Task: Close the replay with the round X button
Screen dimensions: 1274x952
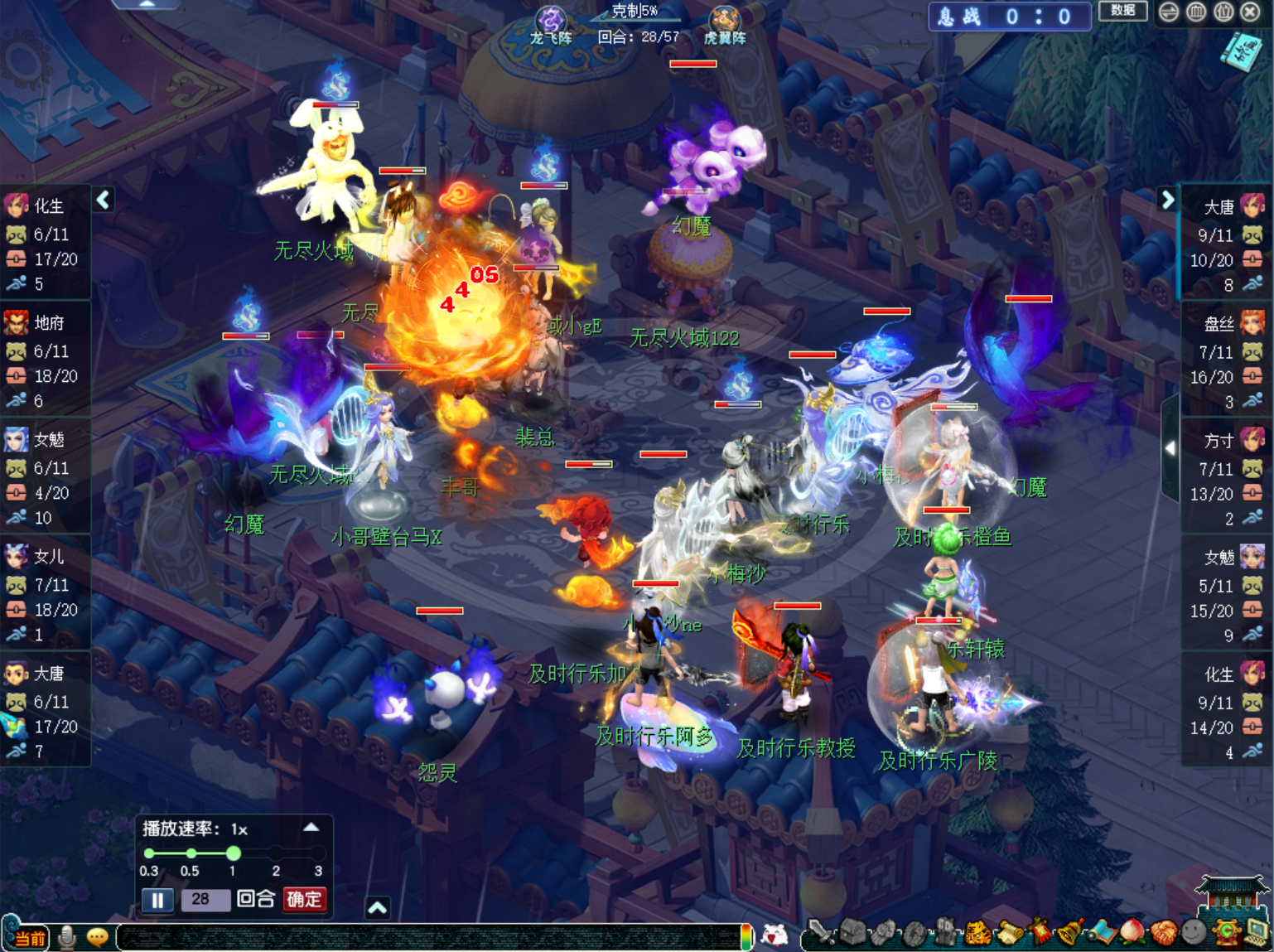Action: (1250, 12)
